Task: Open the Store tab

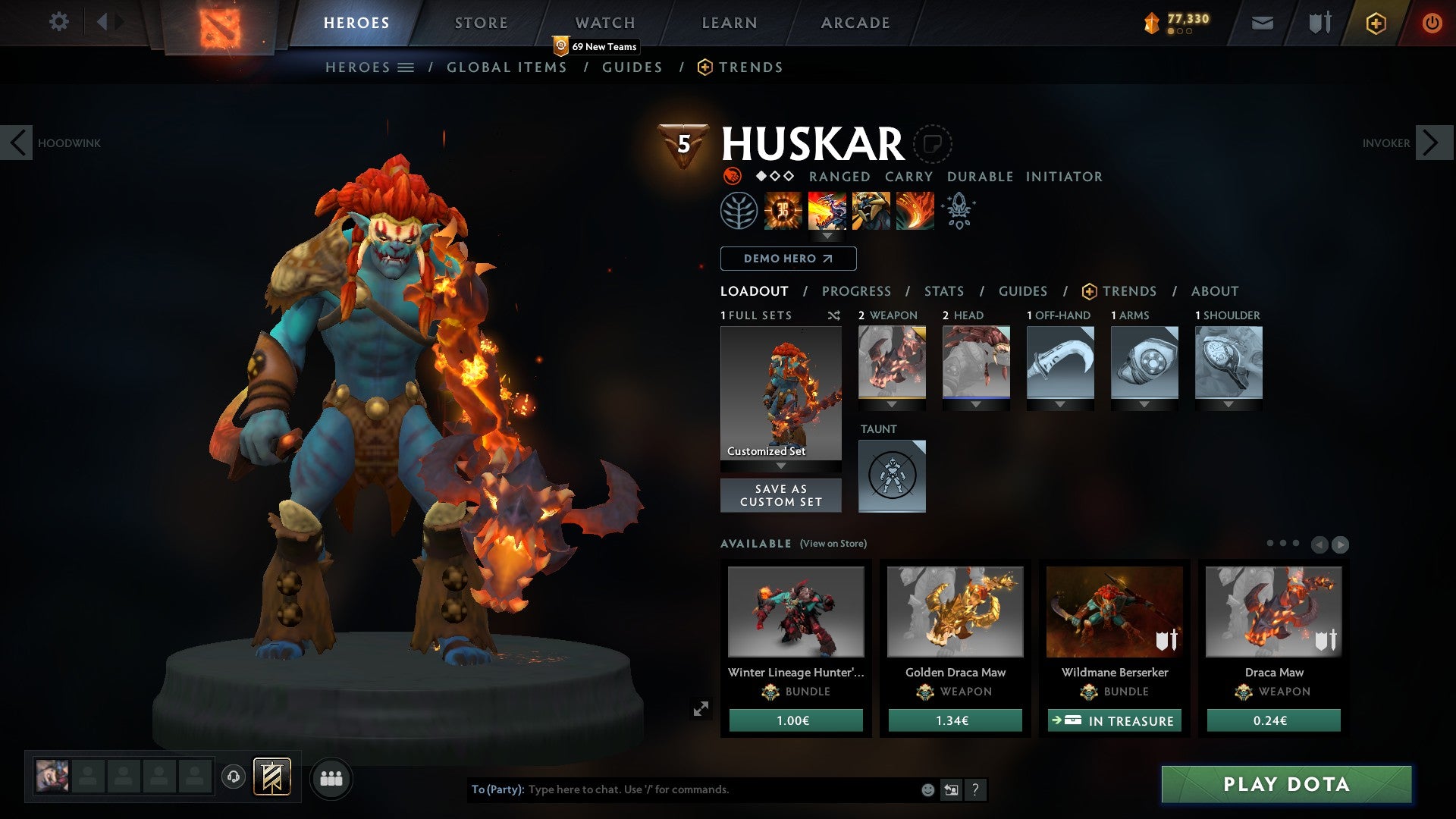Action: pos(482,23)
